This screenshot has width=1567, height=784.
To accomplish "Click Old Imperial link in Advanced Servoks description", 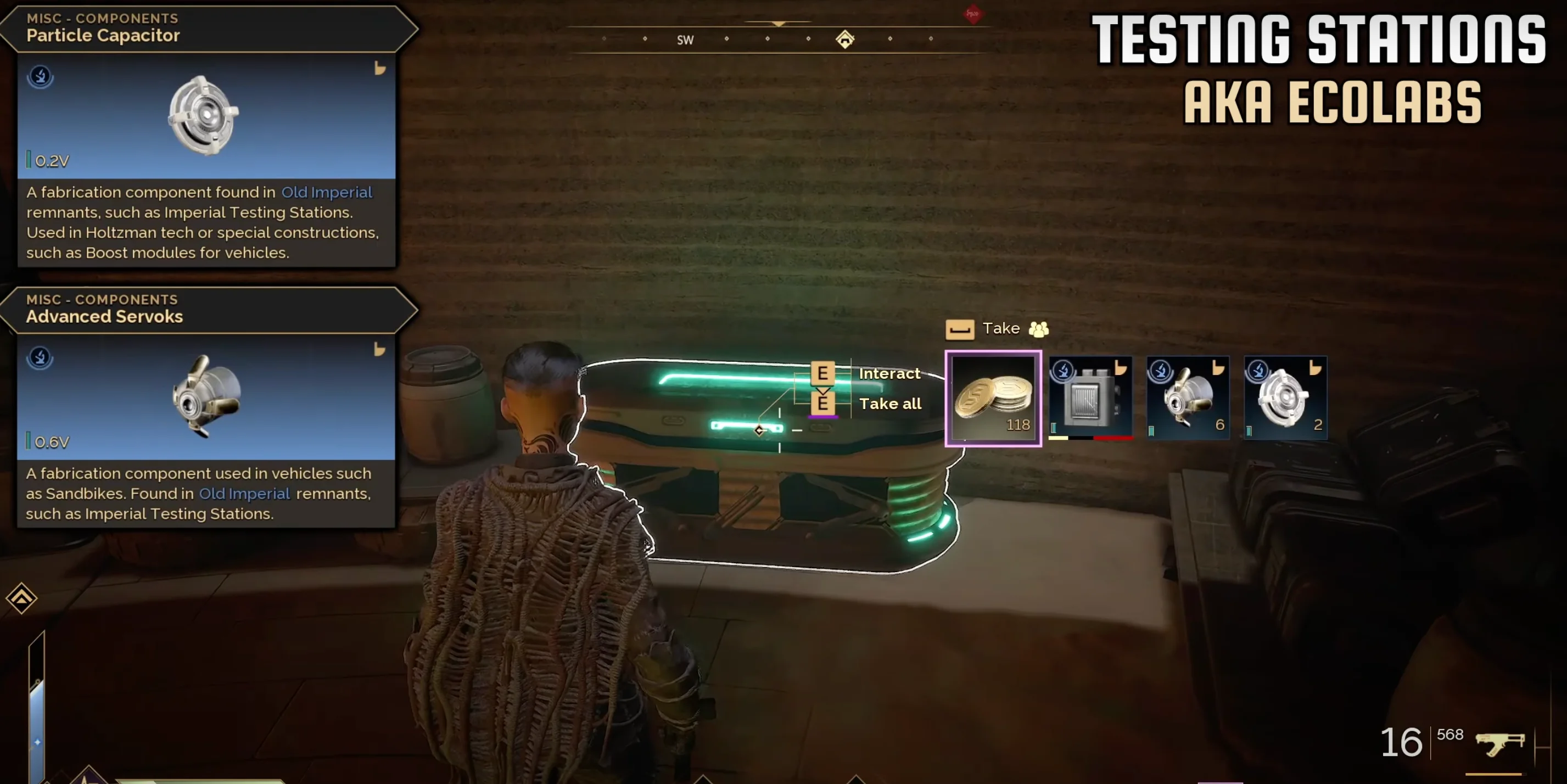I will [244, 494].
